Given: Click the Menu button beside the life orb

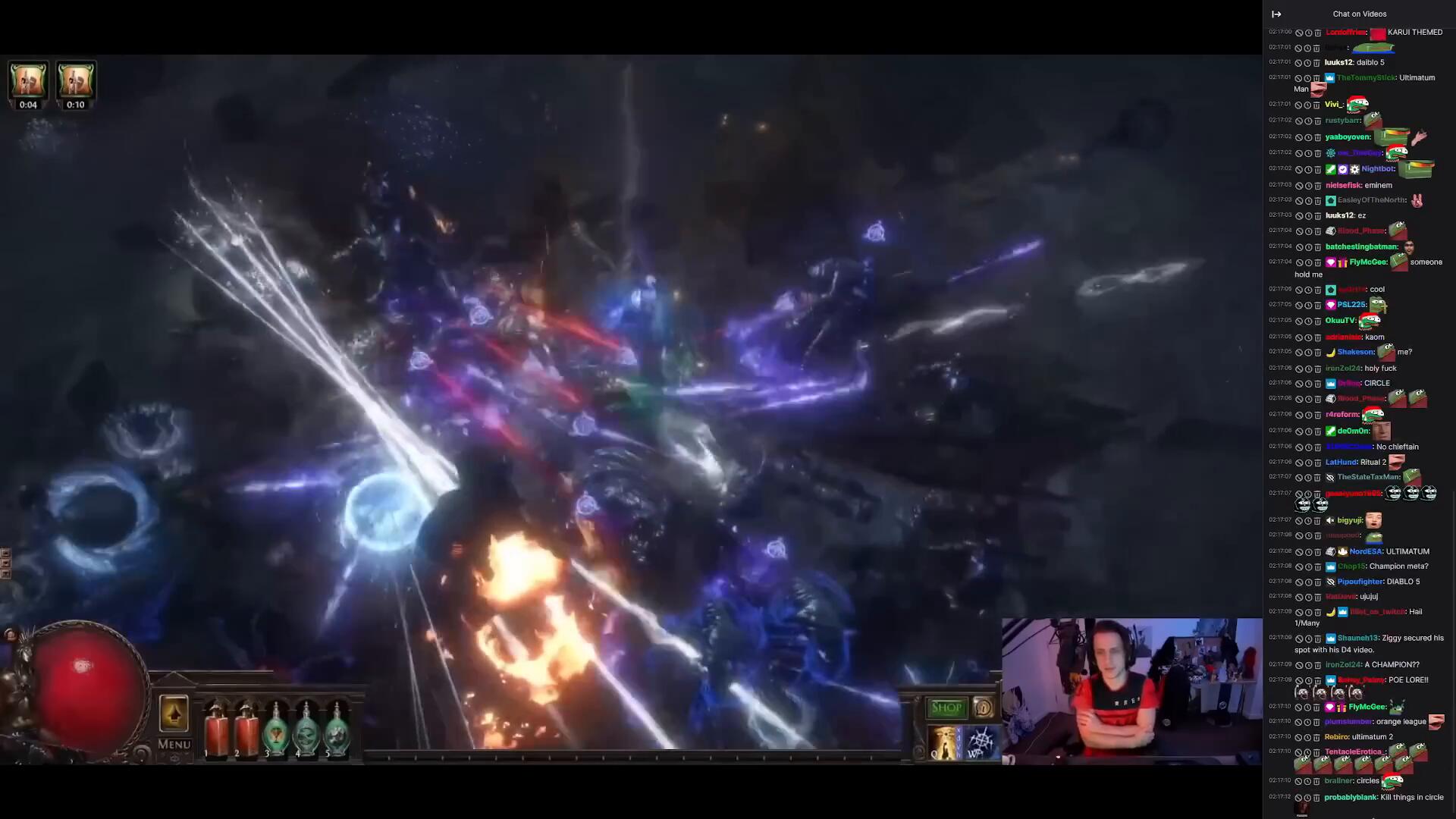Looking at the screenshot, I should [x=174, y=744].
